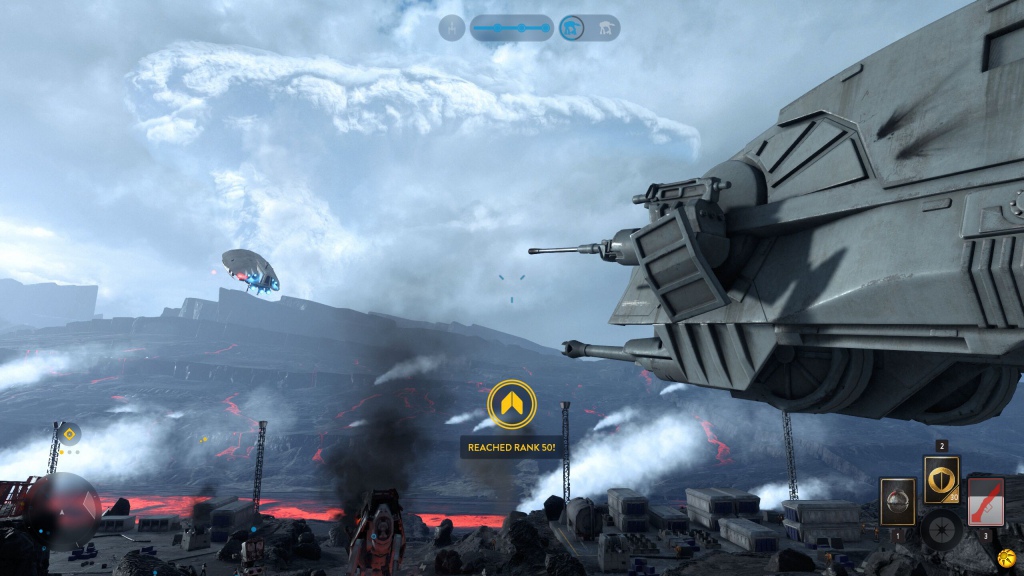Viewport: 1024px width, 576px height.
Task: Activate the gold shield star card
Action: click(941, 479)
